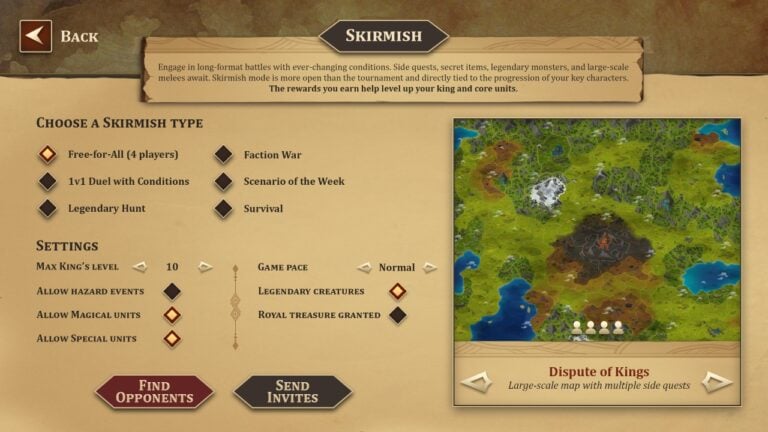Viewport: 768px width, 432px height.
Task: Switch Game pace to previous option
Action: pyautogui.click(x=365, y=268)
